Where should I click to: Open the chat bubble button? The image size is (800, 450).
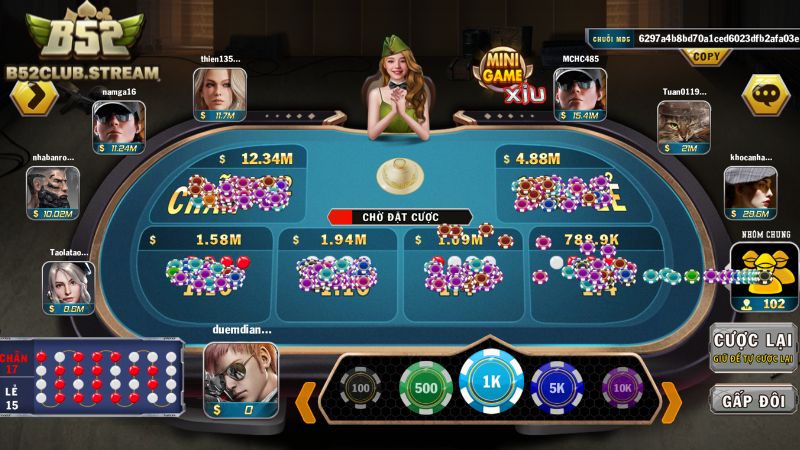(765, 96)
